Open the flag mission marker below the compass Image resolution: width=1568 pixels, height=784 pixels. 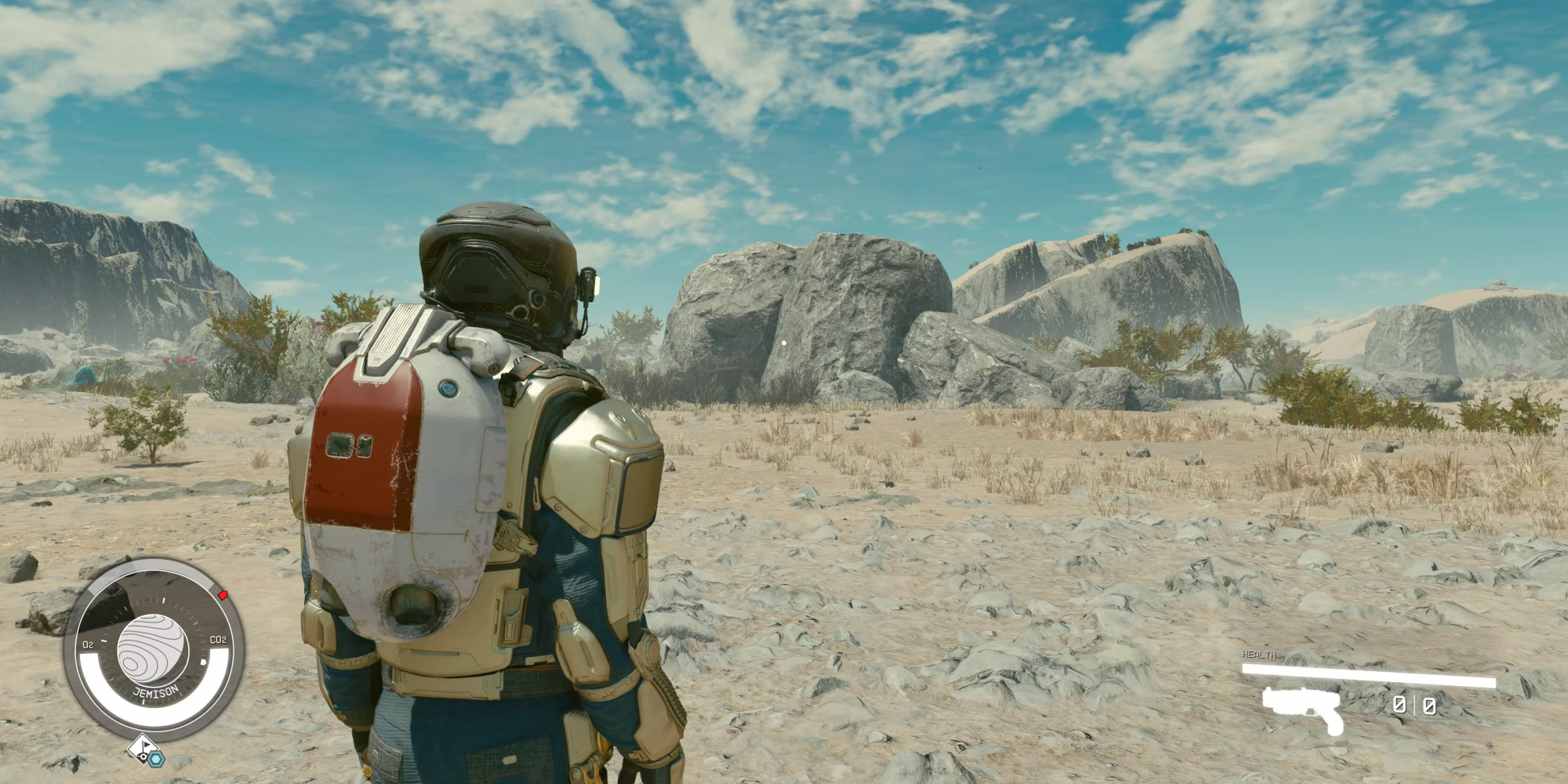(140, 746)
